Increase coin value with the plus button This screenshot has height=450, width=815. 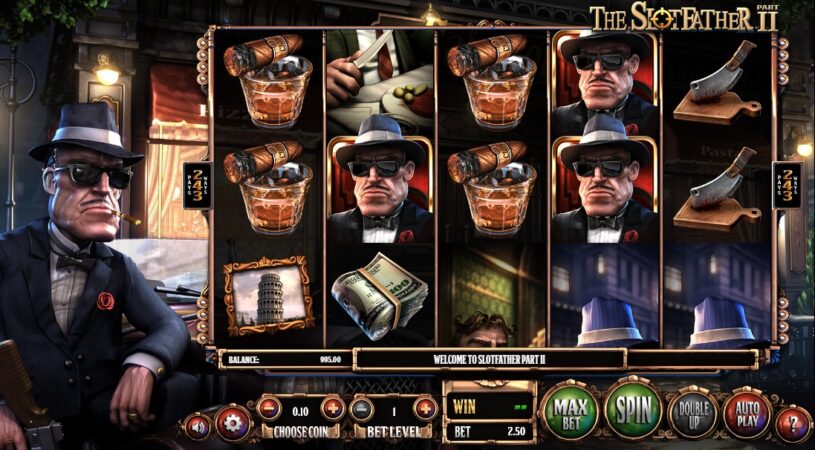point(333,408)
